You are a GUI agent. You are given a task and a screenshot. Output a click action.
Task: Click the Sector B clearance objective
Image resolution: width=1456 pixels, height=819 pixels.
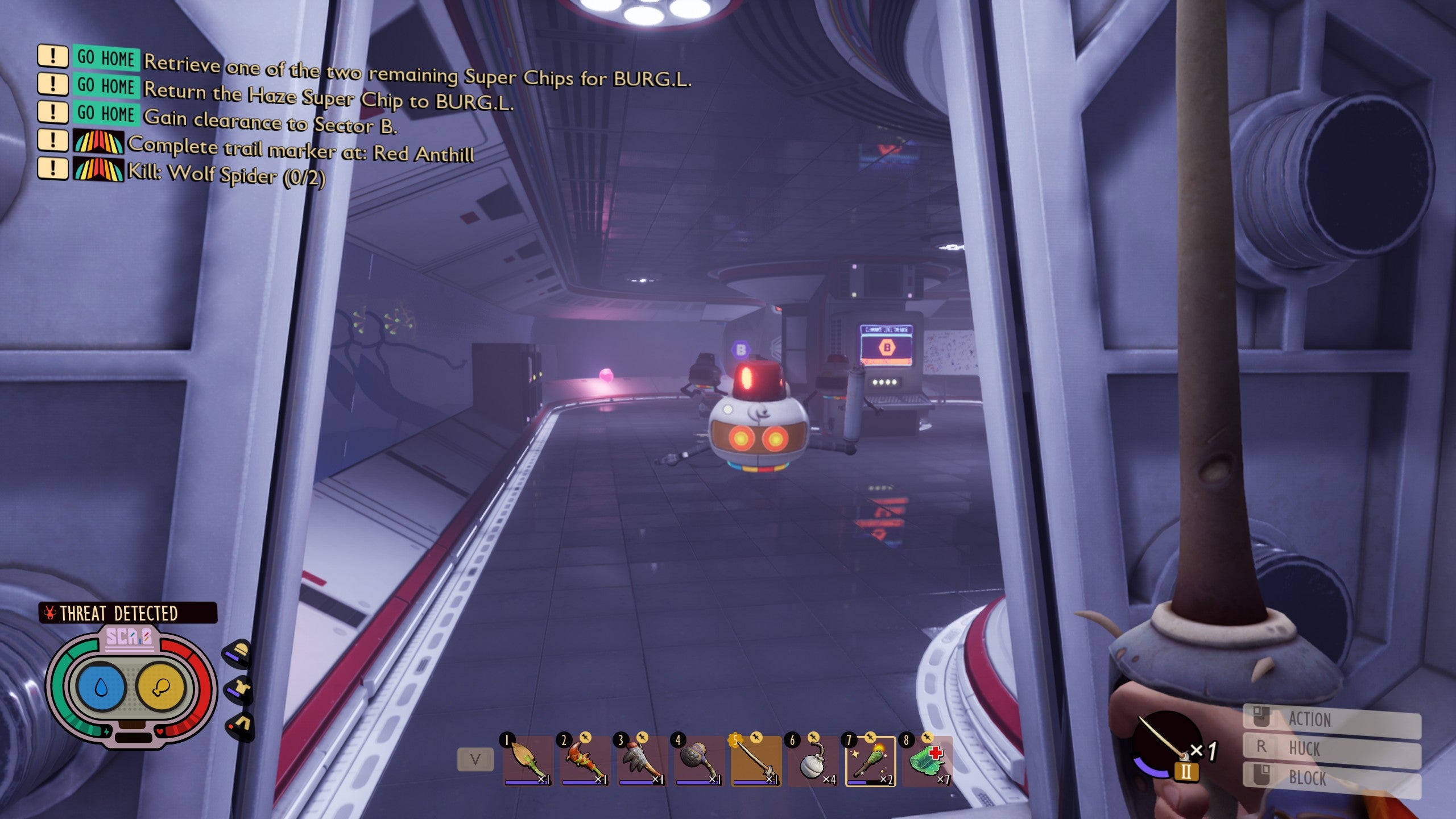coord(270,121)
